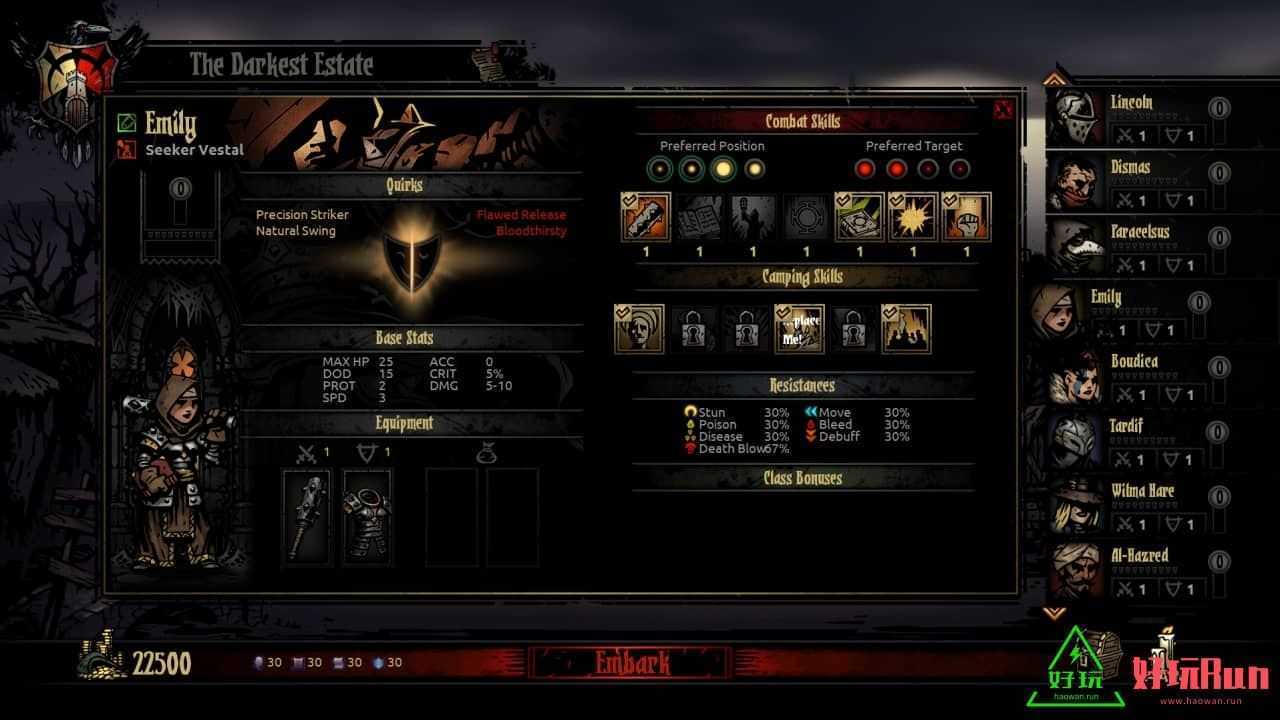Show Wilma Hare's character sheet
The height and width of the screenshot is (720, 1280).
point(1130,506)
